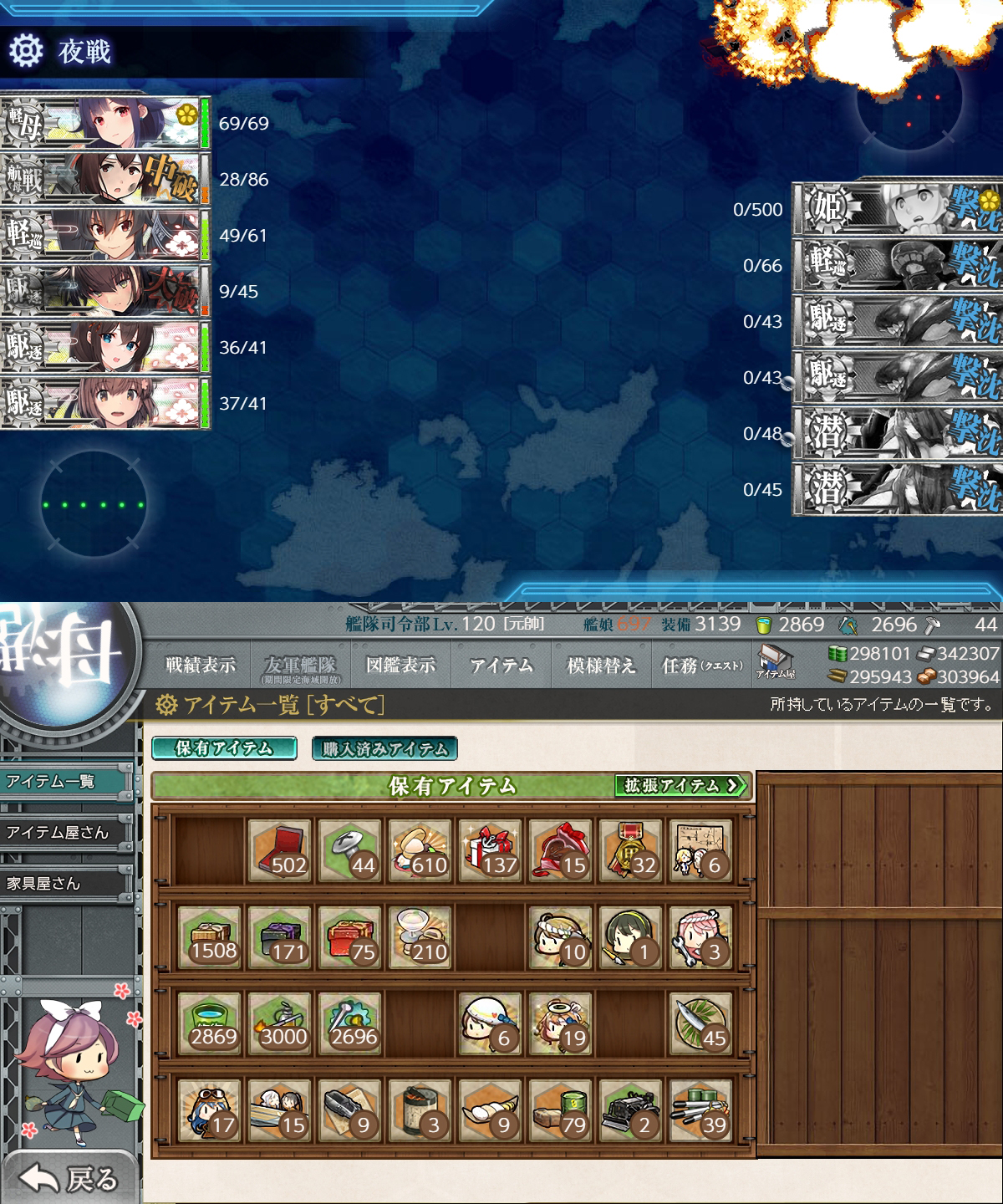The height and width of the screenshot is (1204, 1003).
Task: Switch to the 保有アイテム tab
Action: pos(224,748)
